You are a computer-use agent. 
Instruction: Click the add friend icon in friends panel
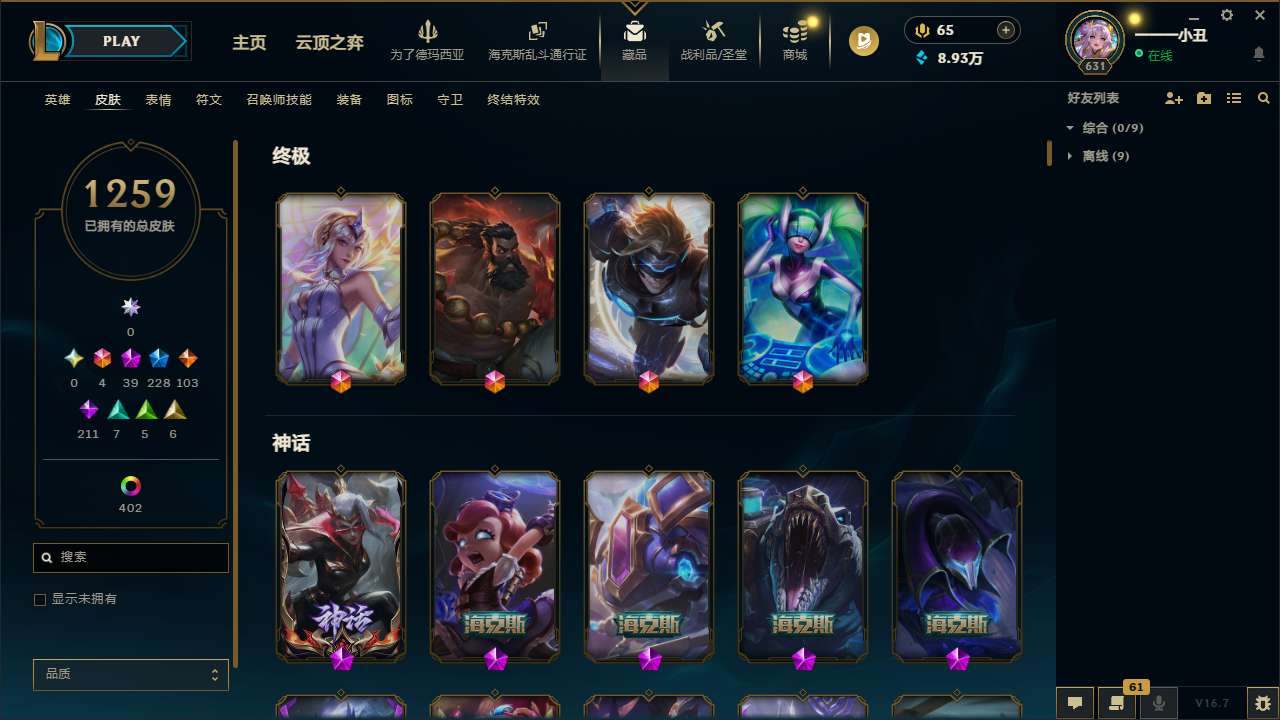tap(1173, 98)
